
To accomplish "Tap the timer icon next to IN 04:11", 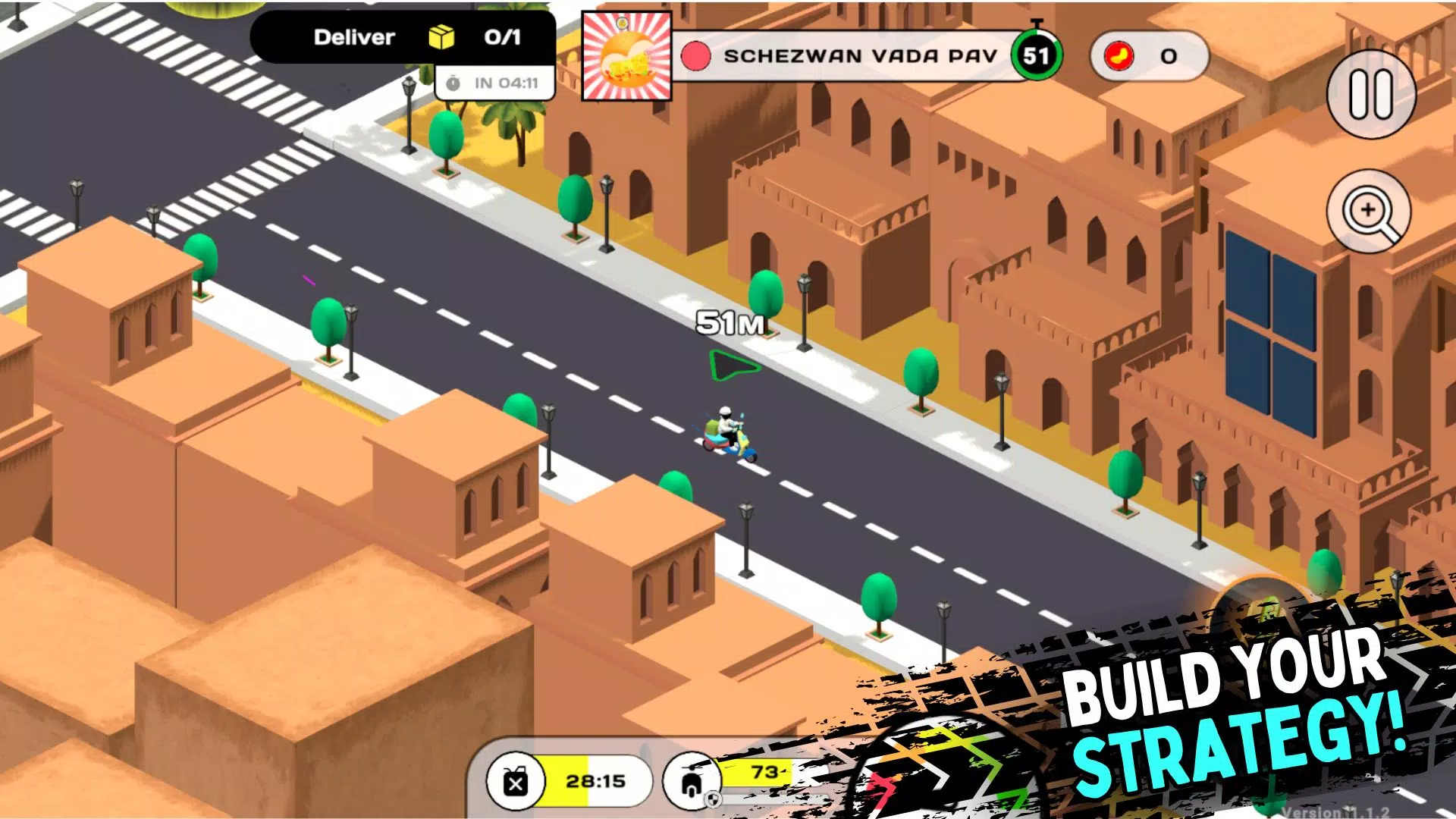I will [453, 83].
